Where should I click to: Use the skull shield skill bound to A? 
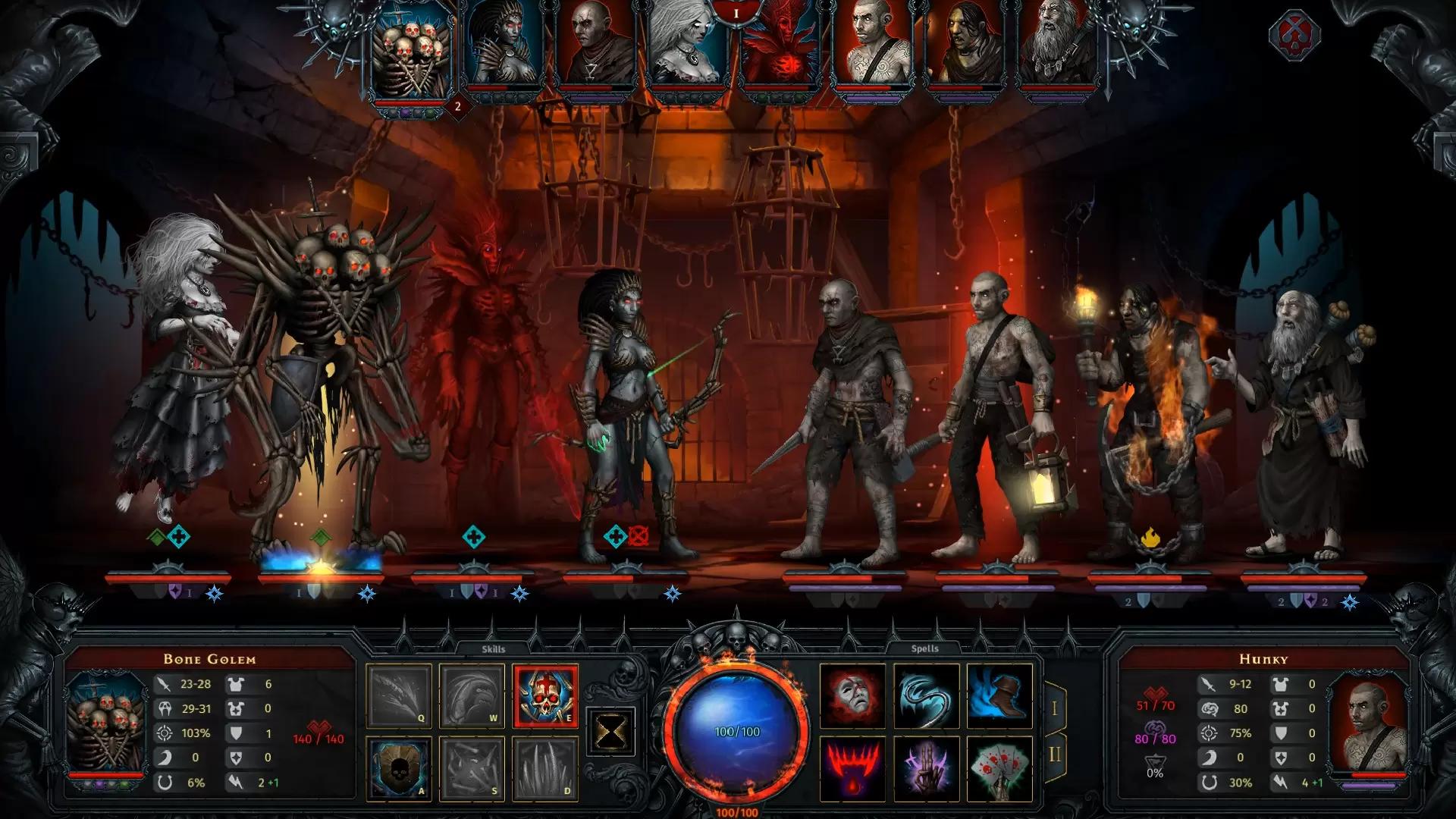pyautogui.click(x=399, y=767)
